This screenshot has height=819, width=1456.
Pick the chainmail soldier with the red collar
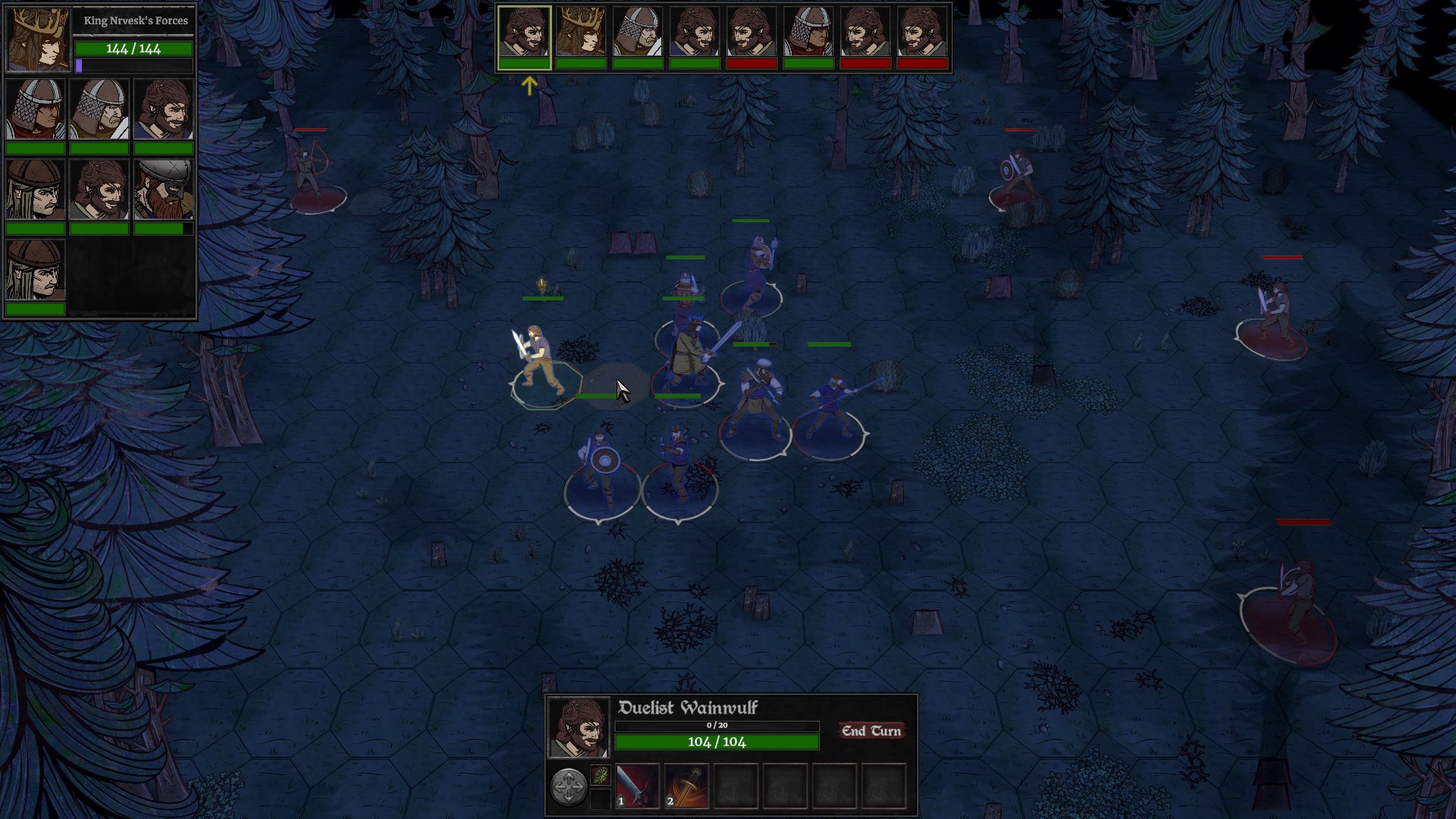pos(35,109)
